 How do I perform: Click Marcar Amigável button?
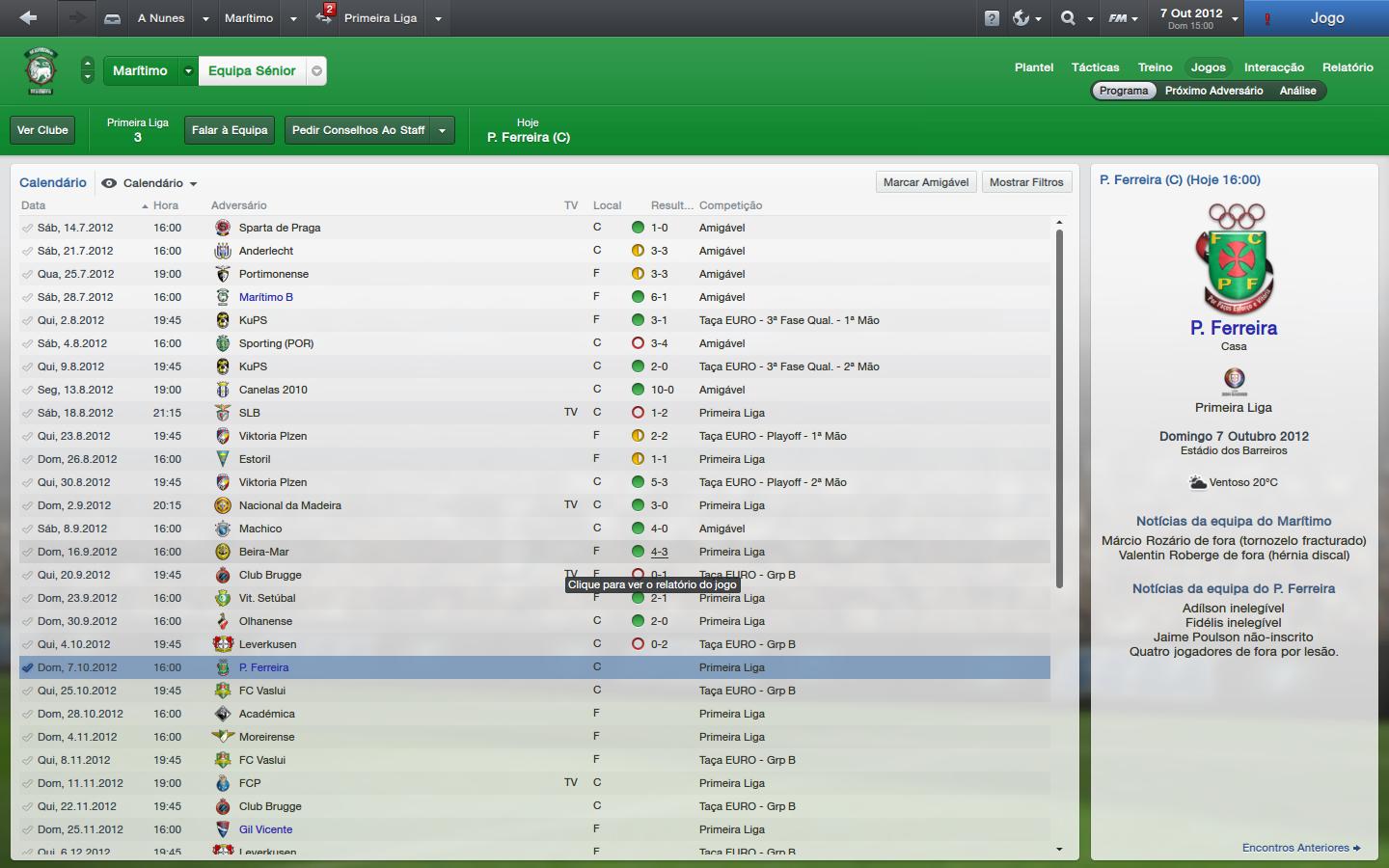click(926, 182)
